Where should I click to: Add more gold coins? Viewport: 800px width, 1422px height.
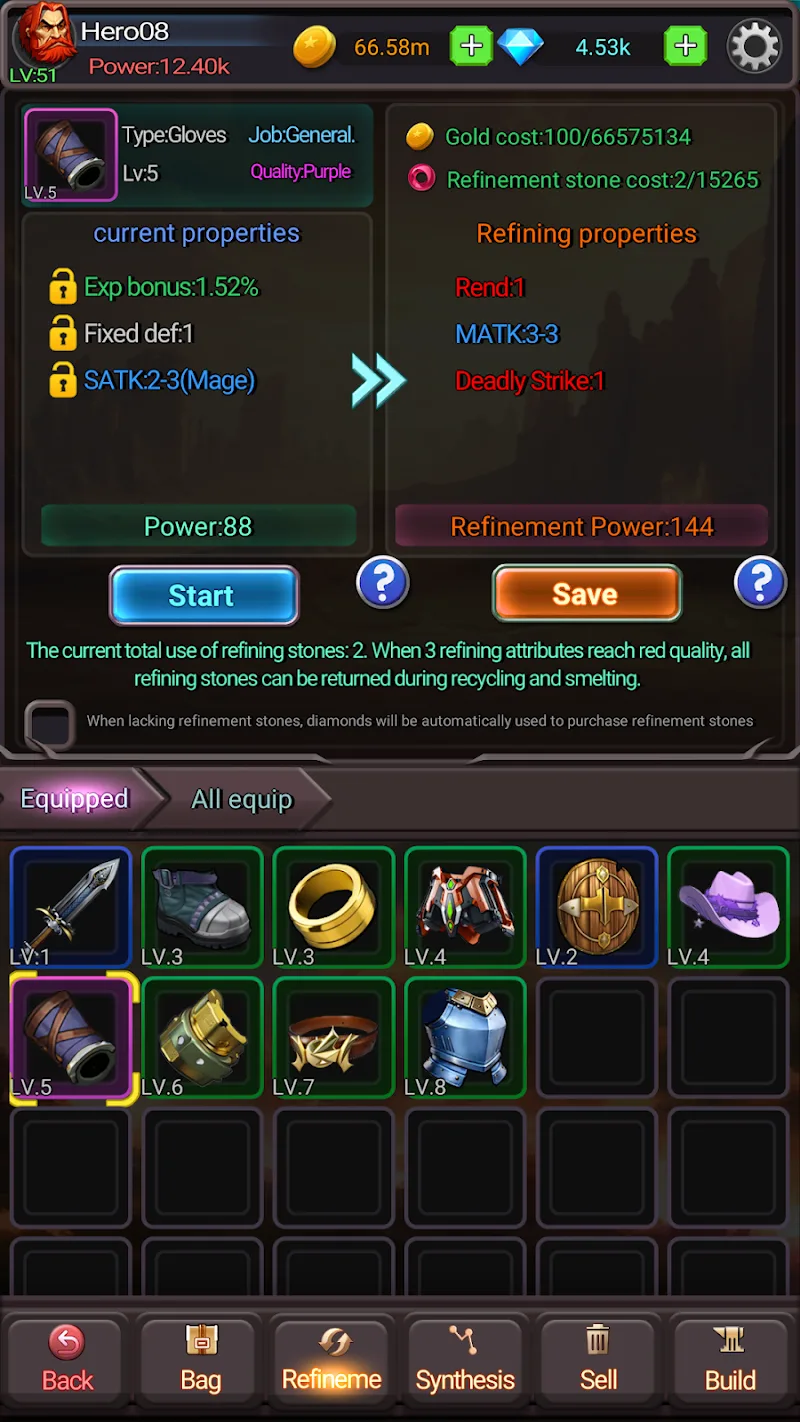pyautogui.click(x=470, y=46)
